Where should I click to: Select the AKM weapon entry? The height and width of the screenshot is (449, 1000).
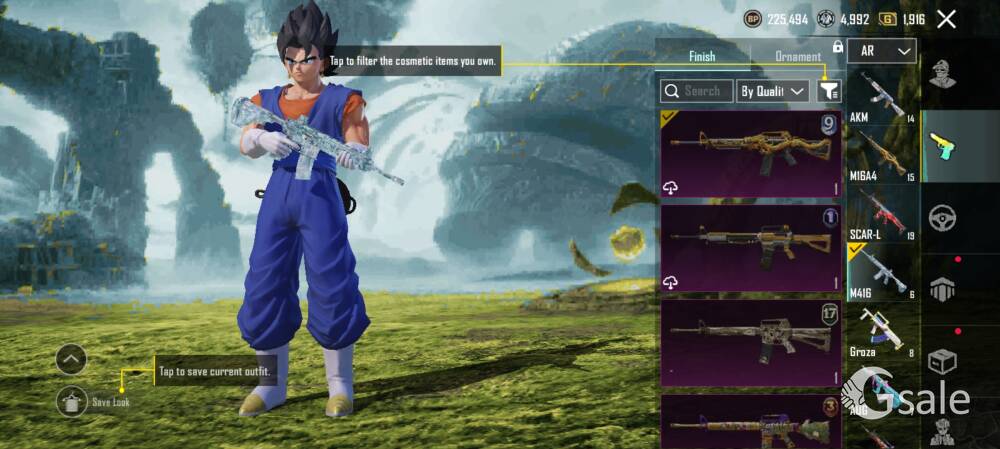[882, 97]
